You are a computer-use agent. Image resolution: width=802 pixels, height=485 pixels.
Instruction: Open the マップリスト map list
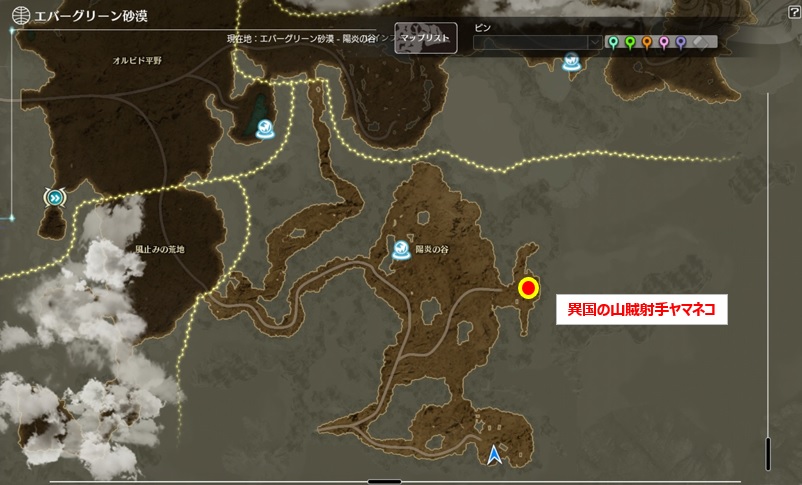coord(425,38)
